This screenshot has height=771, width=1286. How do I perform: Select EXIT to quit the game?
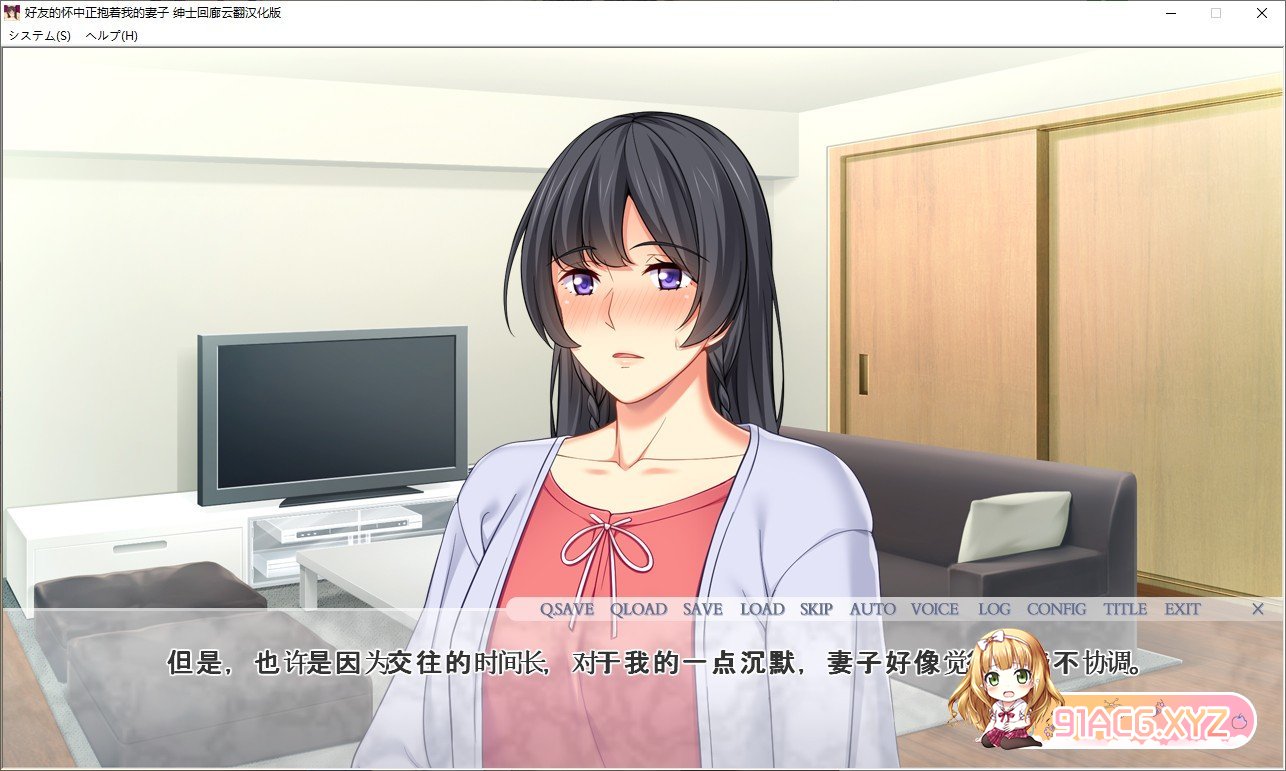[1183, 609]
